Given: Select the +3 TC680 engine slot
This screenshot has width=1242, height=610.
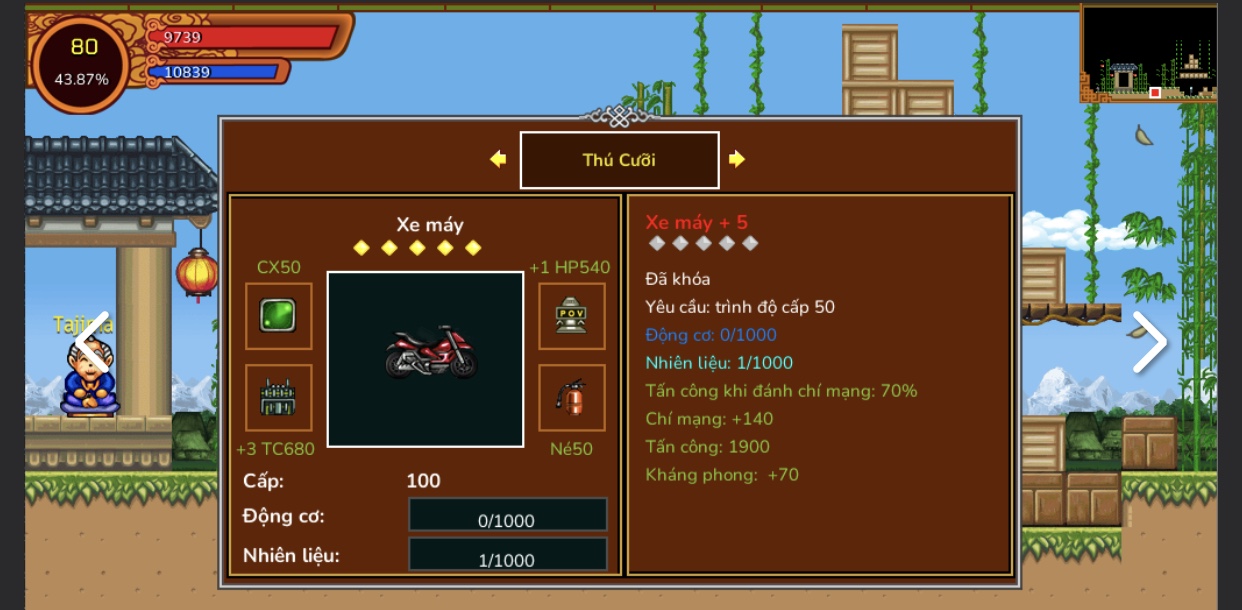Looking at the screenshot, I should pyautogui.click(x=279, y=398).
